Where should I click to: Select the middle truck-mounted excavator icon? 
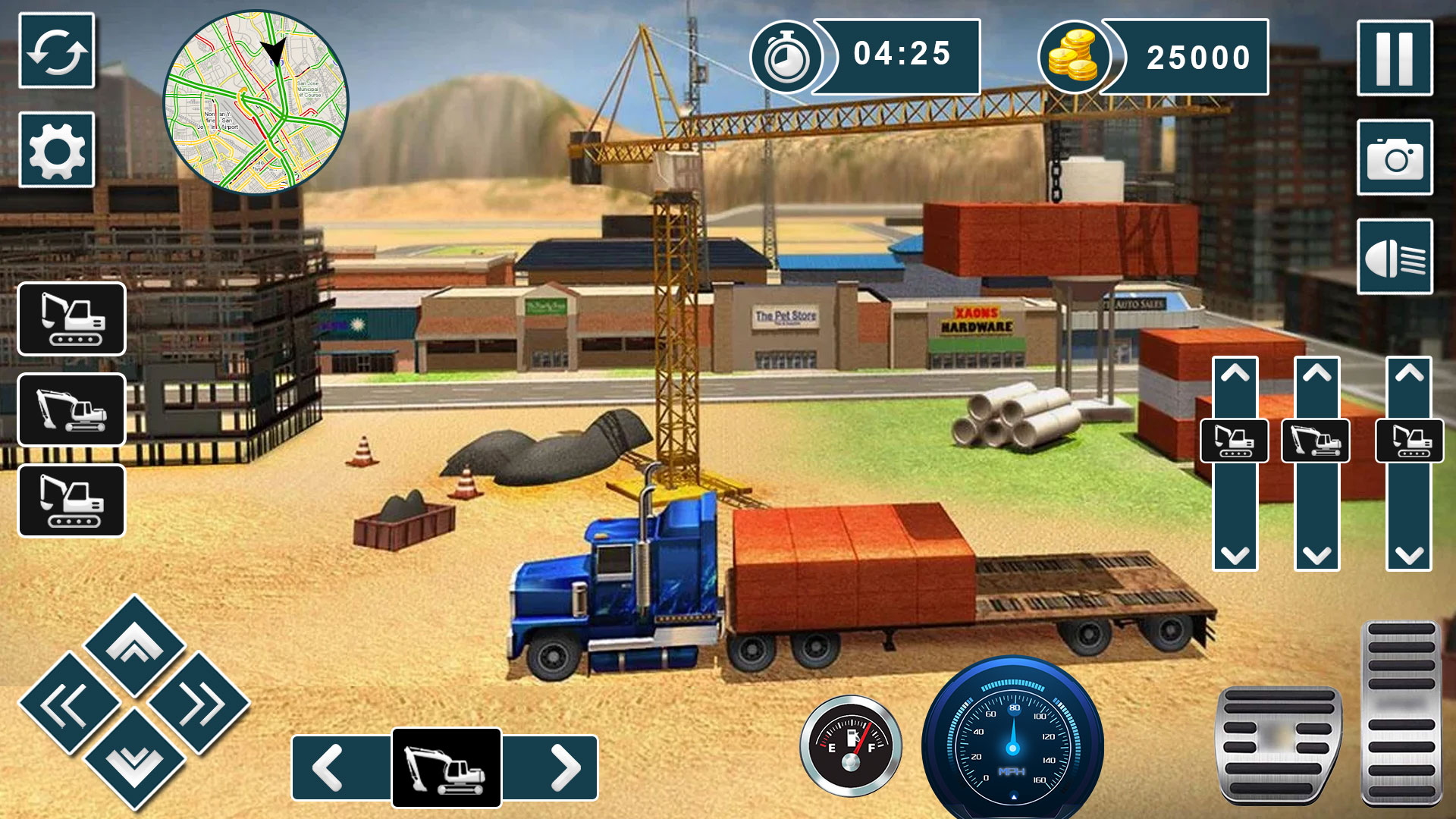(73, 411)
